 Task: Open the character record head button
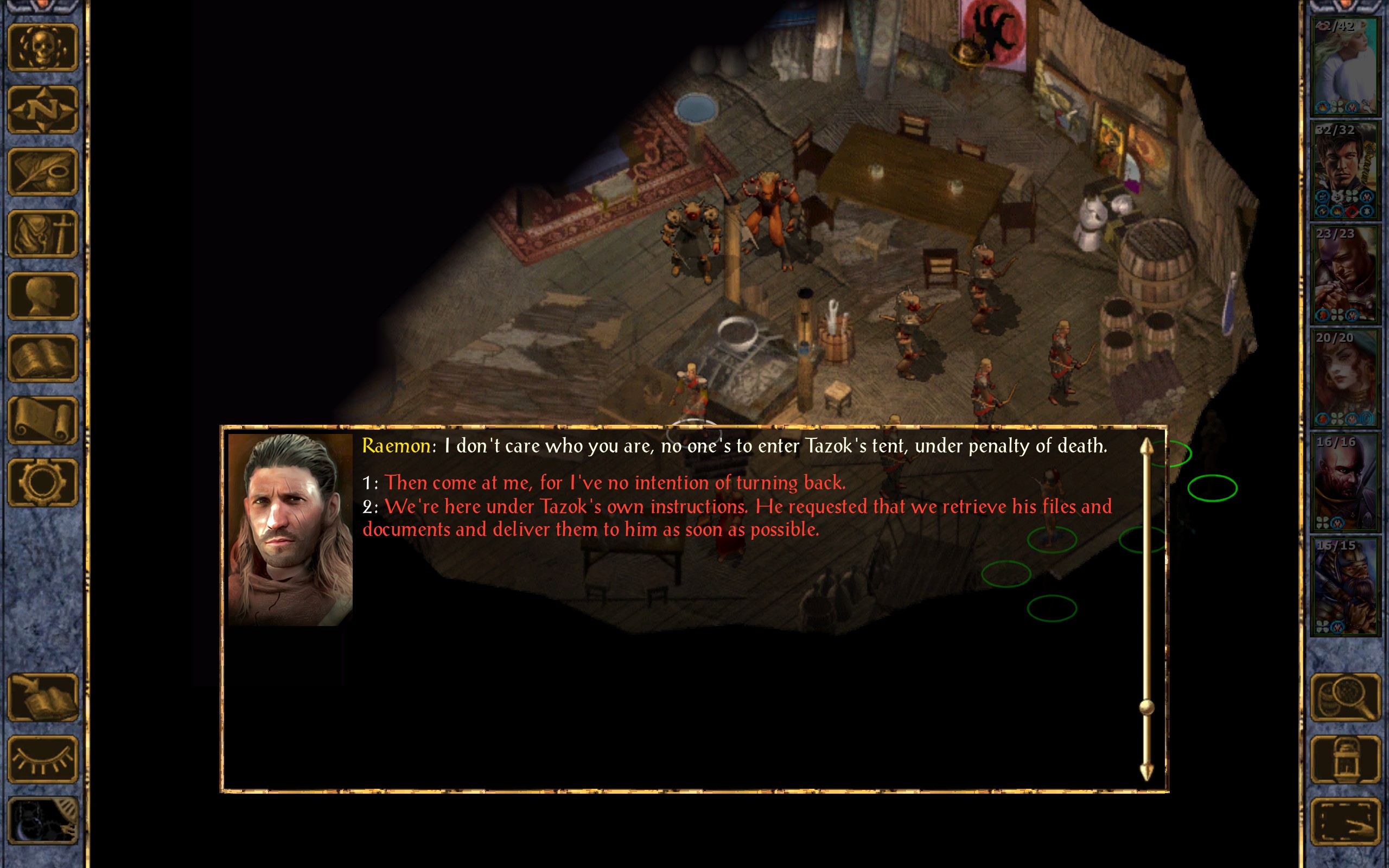(x=42, y=296)
